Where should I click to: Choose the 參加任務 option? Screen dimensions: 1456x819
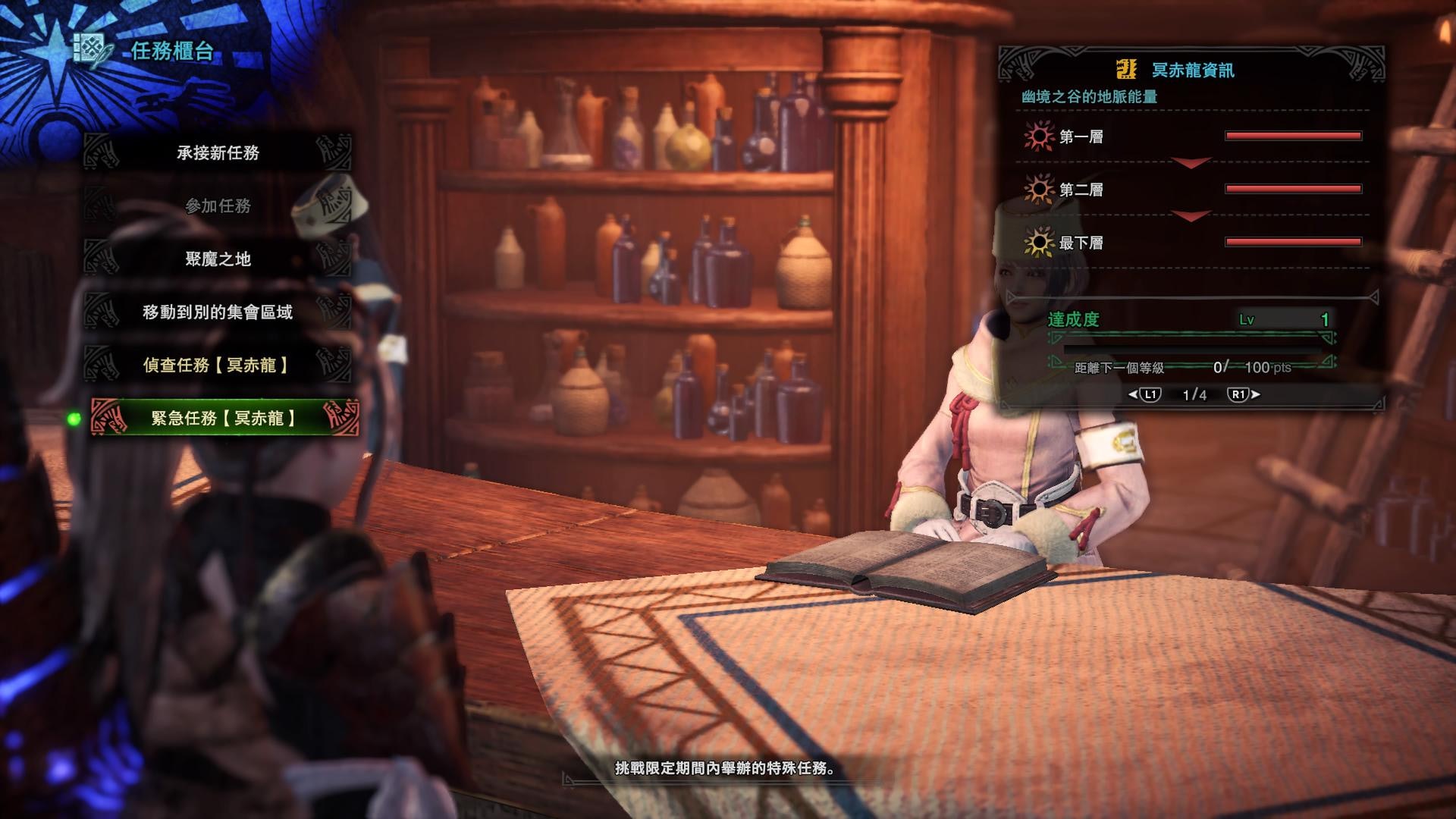[x=218, y=206]
